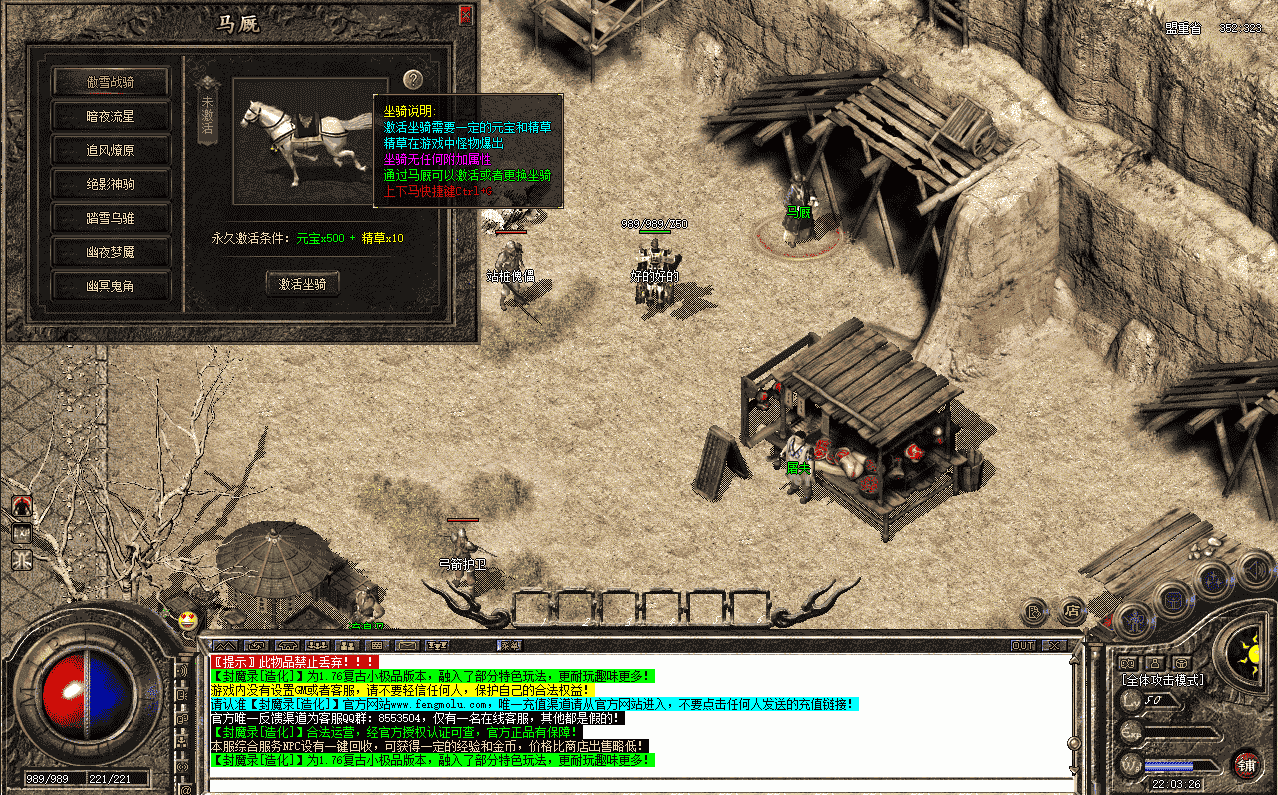Image resolution: width=1278 pixels, height=795 pixels.
Task: Close the 马厩 stable window
Action: tap(466, 15)
